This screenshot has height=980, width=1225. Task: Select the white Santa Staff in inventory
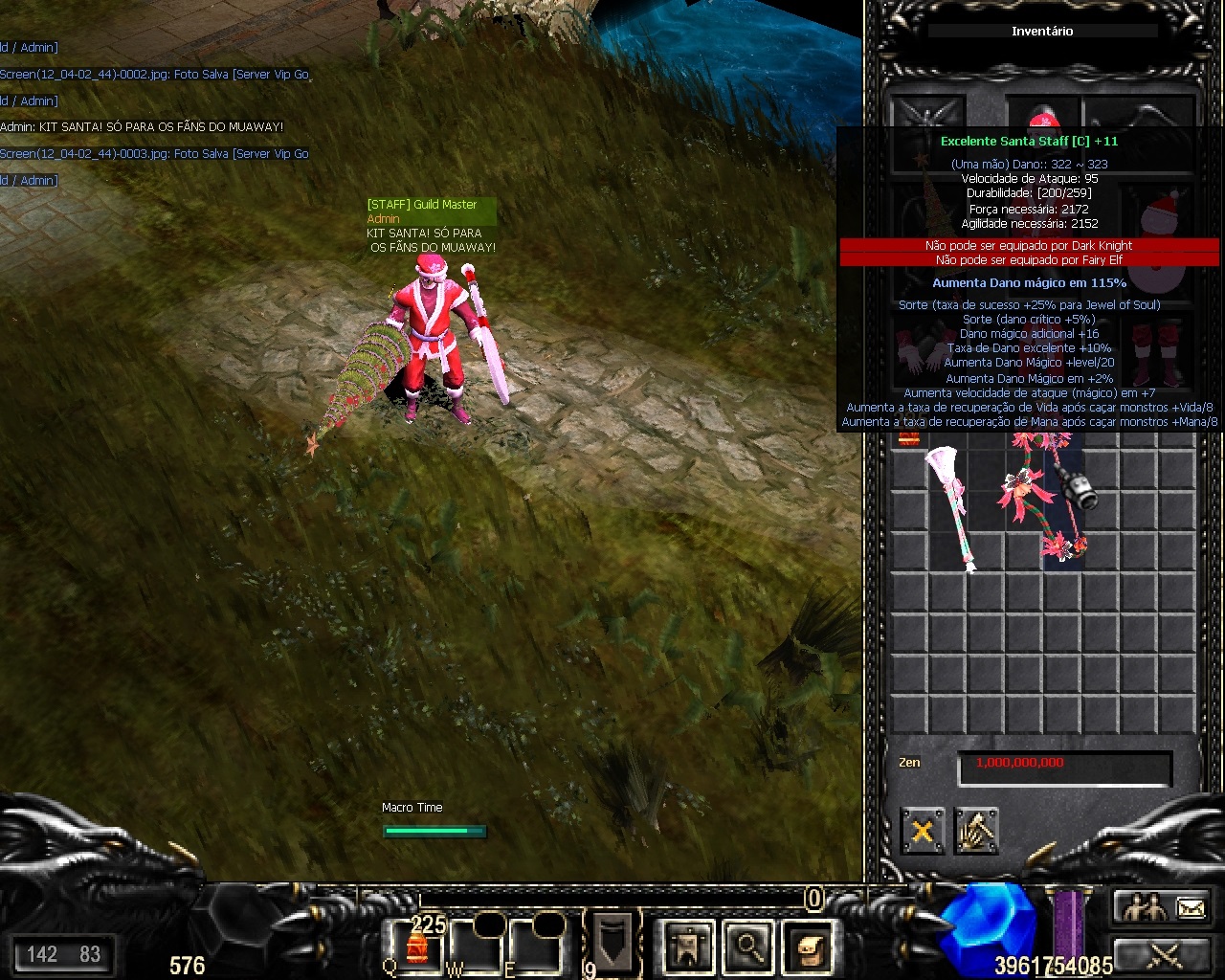(x=947, y=507)
